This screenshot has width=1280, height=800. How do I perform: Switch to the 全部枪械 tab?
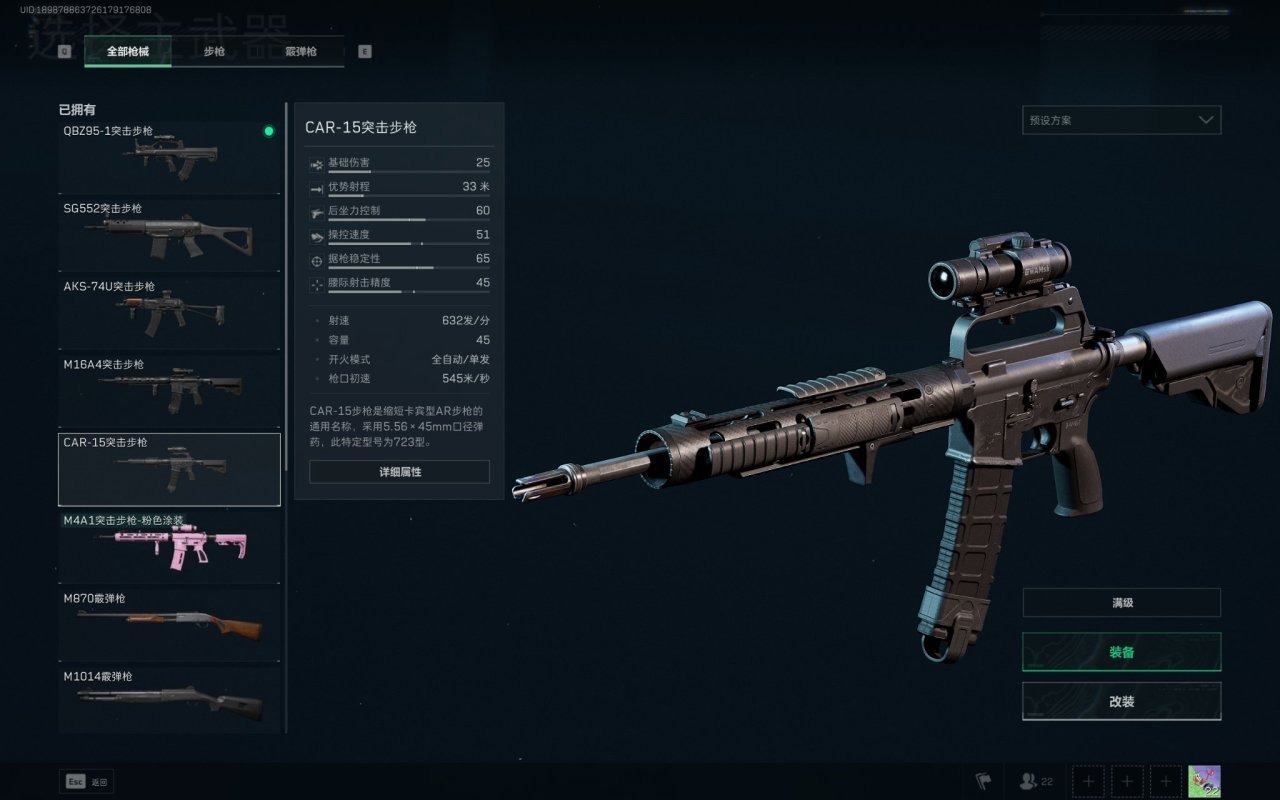click(x=128, y=51)
